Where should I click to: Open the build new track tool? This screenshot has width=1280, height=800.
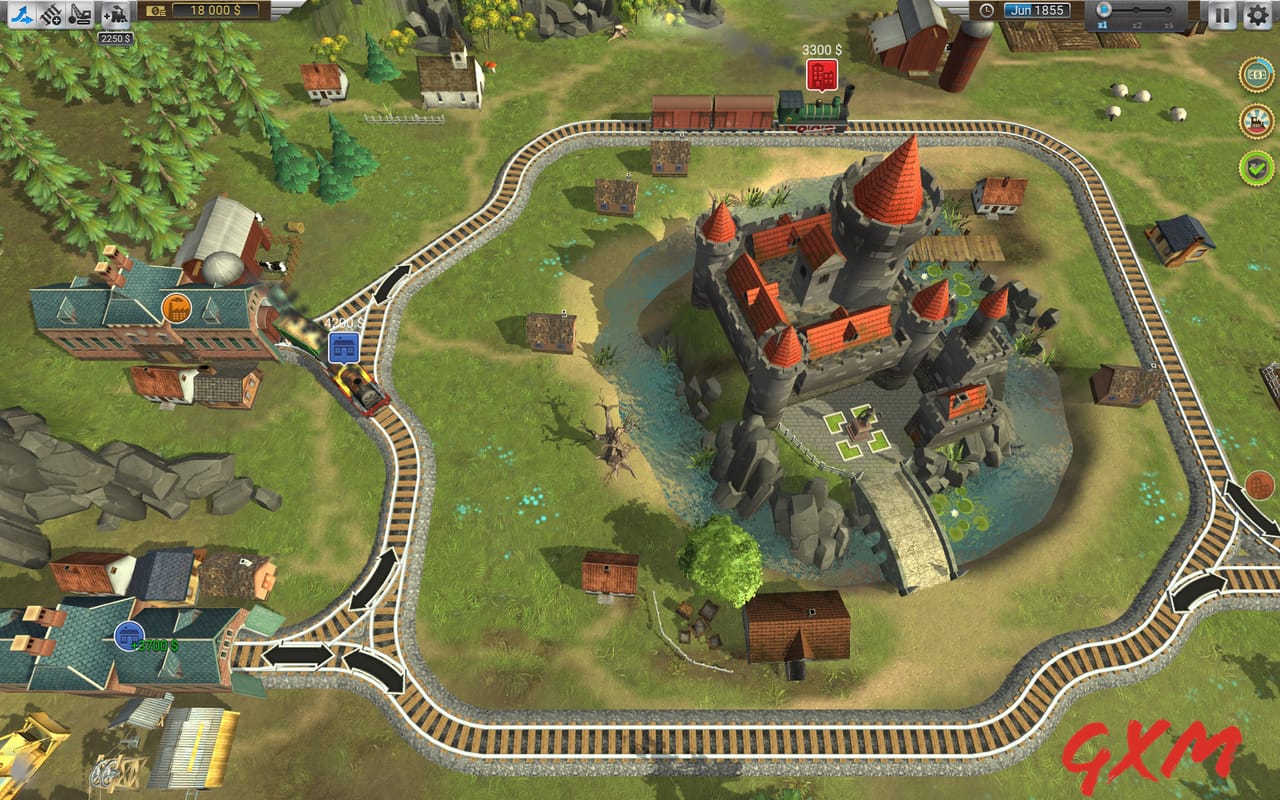pyautogui.click(x=50, y=16)
